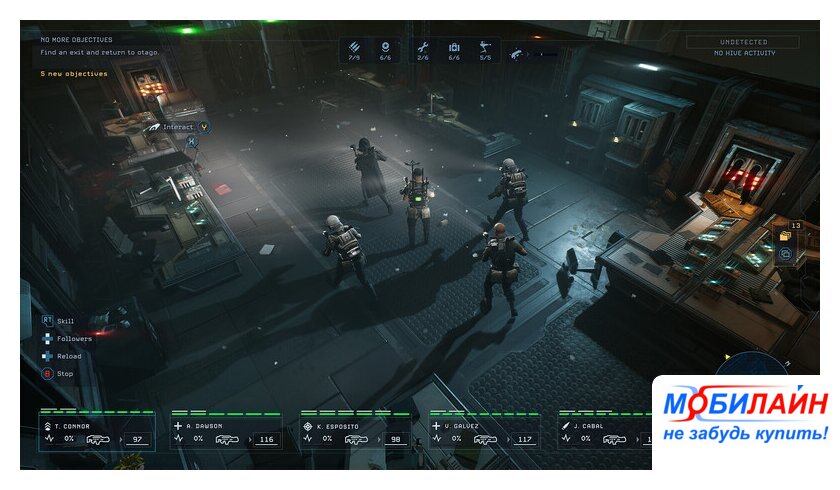This screenshot has width=840, height=490.
Task: Choose K. Esposito's squad panel
Action: pyautogui.click(x=356, y=432)
